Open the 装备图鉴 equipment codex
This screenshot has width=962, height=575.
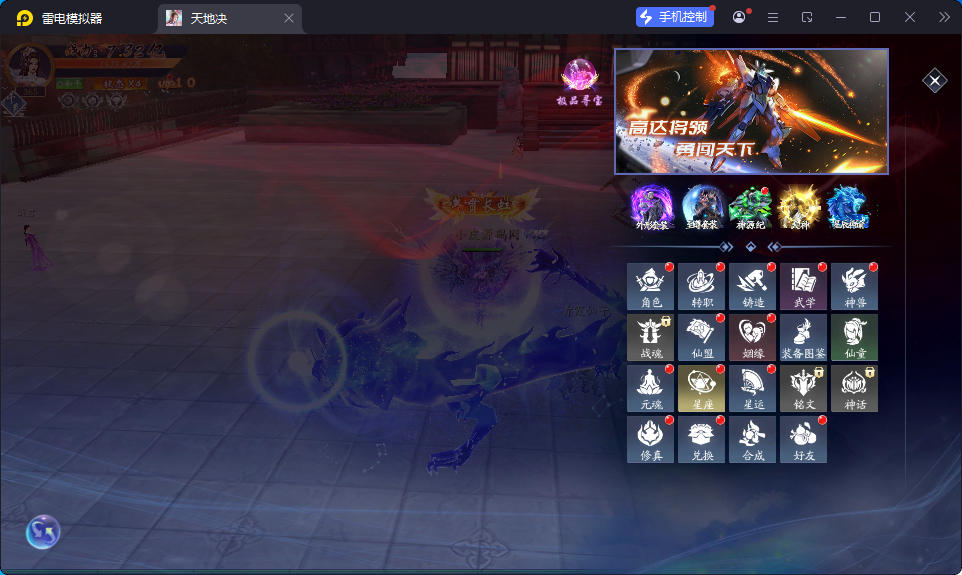tap(804, 337)
